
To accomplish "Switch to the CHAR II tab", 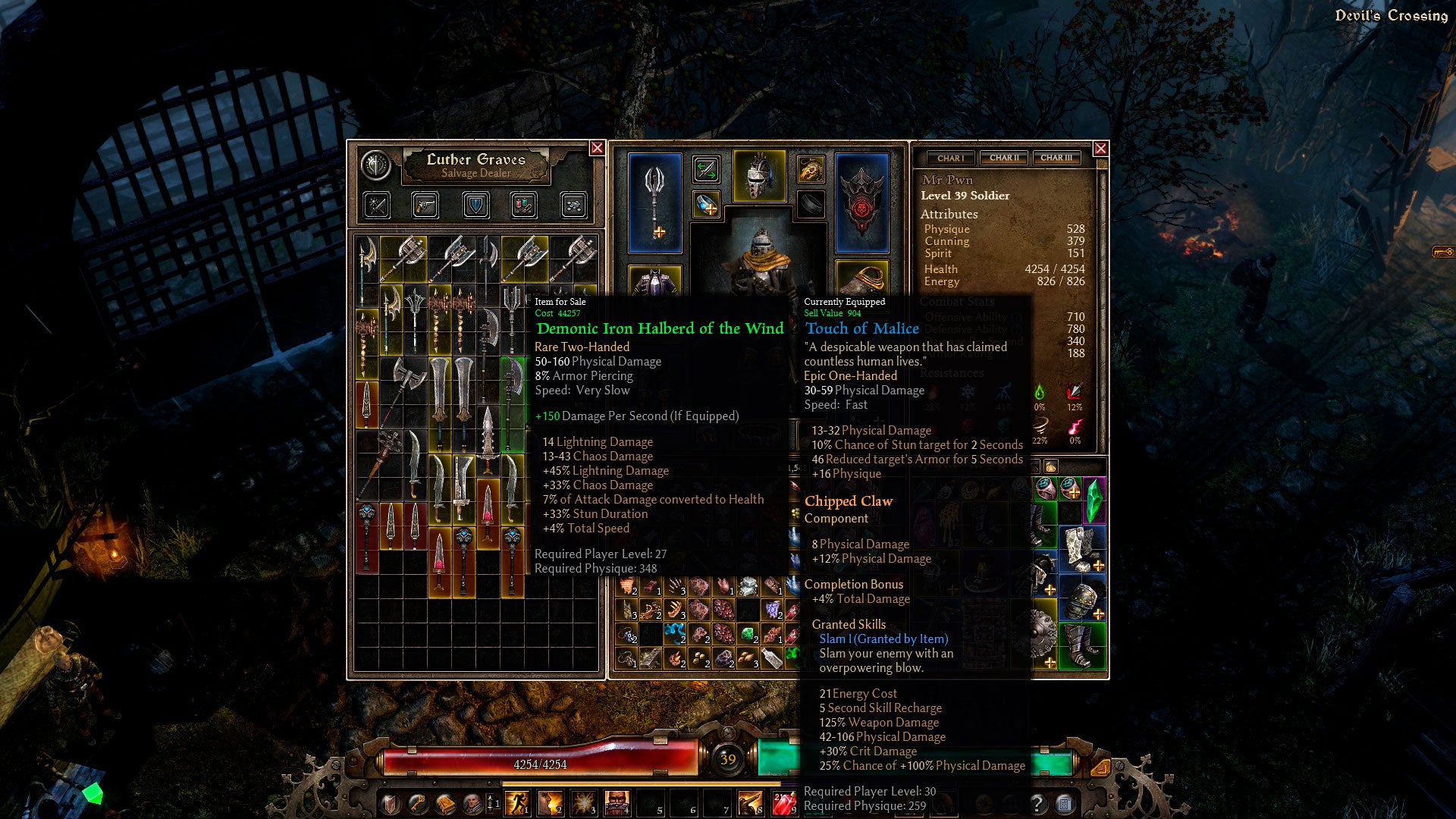I will [x=1004, y=158].
